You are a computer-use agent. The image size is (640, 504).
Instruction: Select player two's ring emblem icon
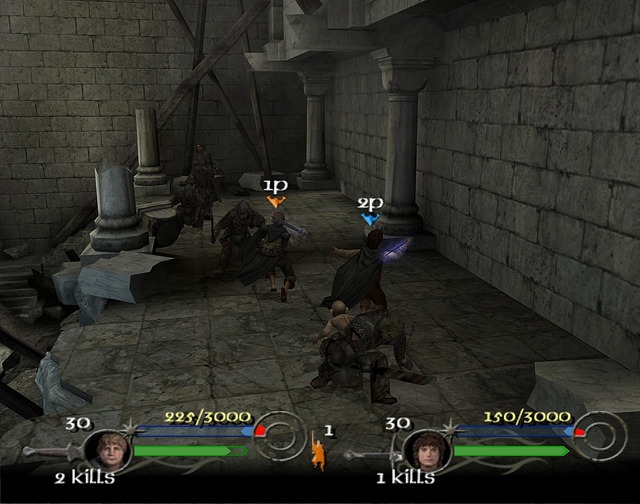(601, 436)
